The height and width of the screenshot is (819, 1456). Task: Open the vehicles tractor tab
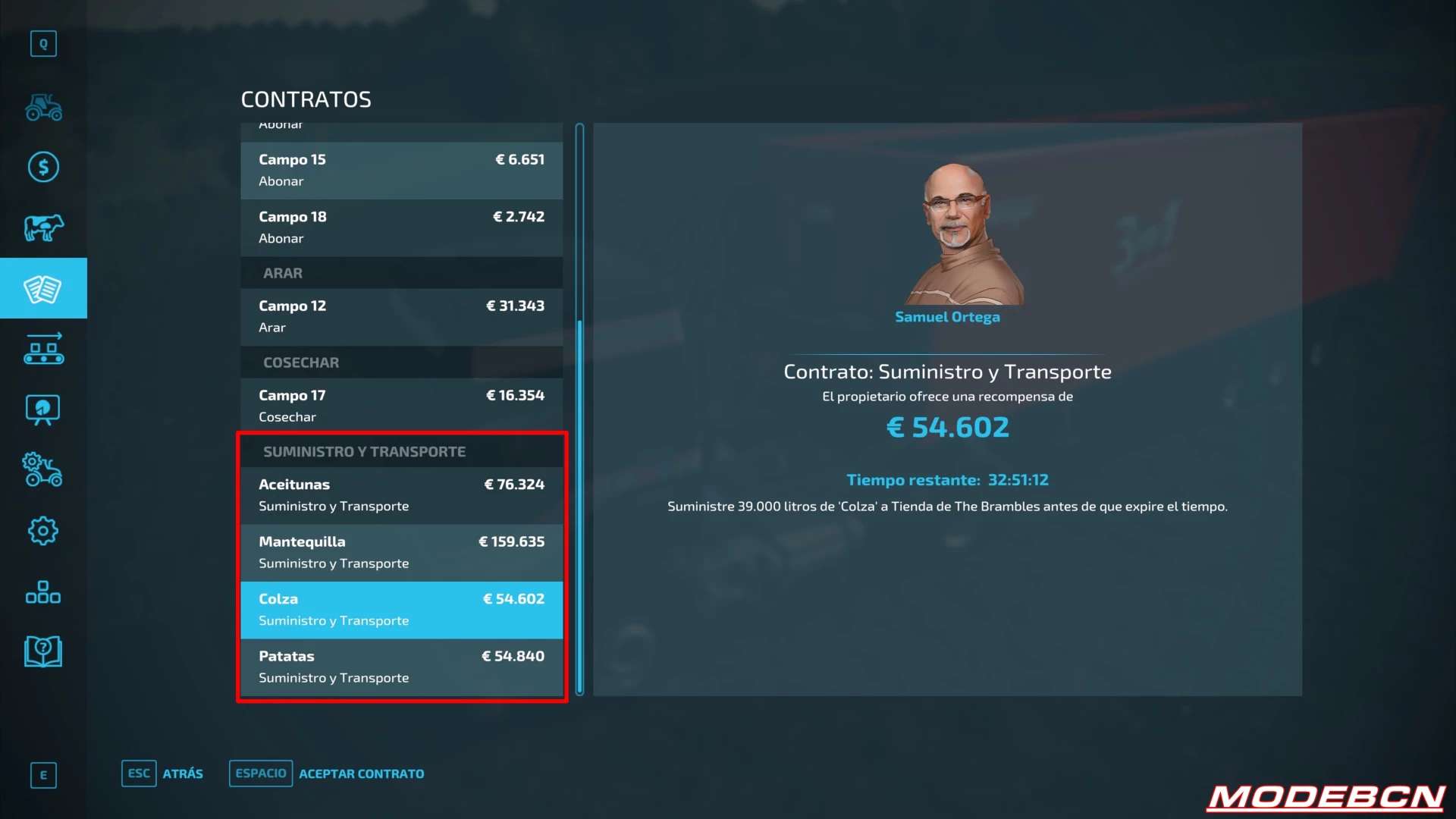[43, 107]
